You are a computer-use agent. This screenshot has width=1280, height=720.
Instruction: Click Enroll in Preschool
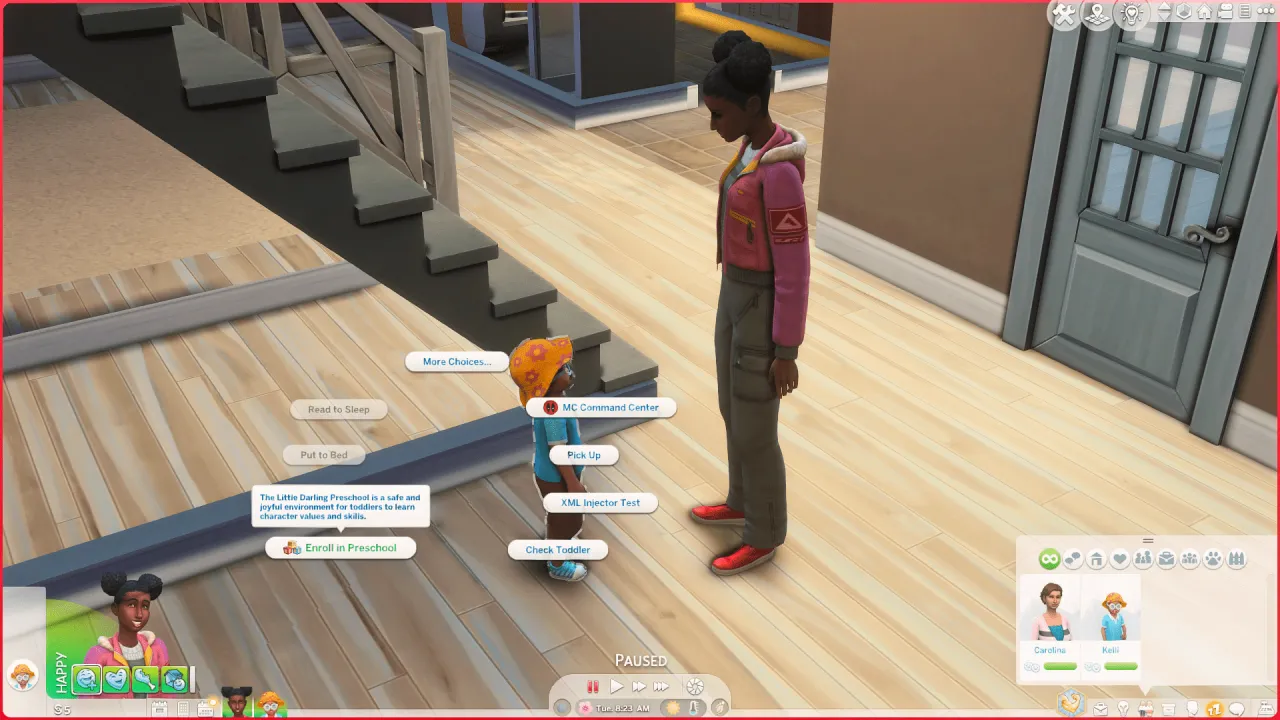pyautogui.click(x=341, y=547)
